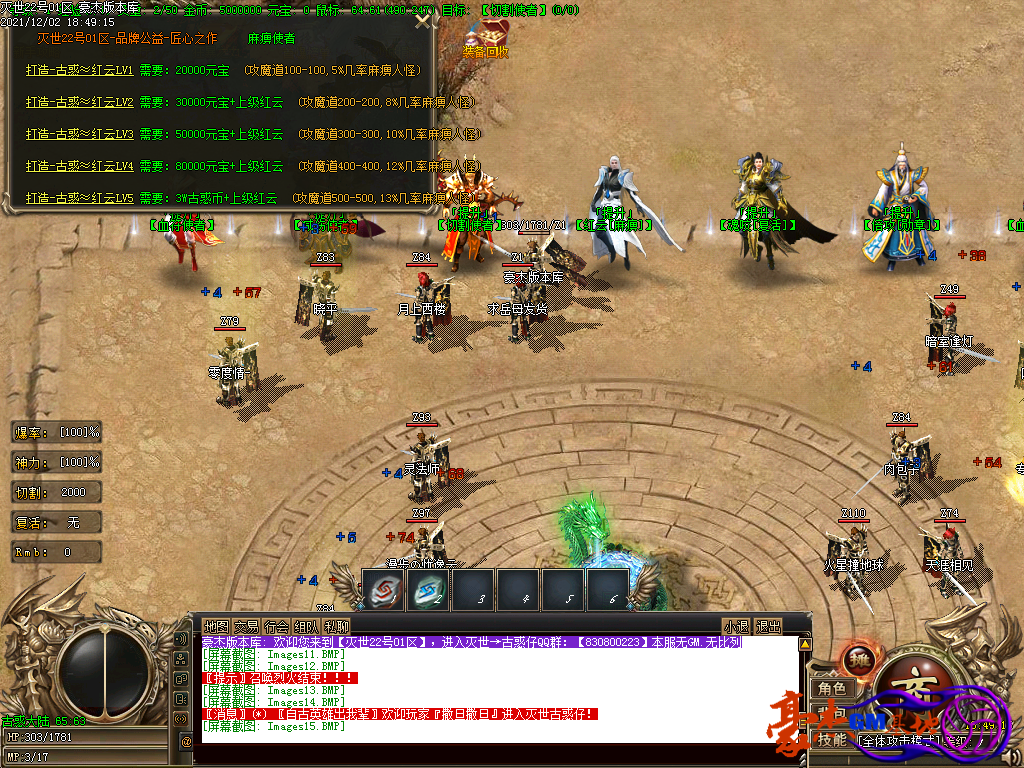Open the 装备回收 treasure chest icon
The height and width of the screenshot is (768, 1024).
tap(483, 36)
